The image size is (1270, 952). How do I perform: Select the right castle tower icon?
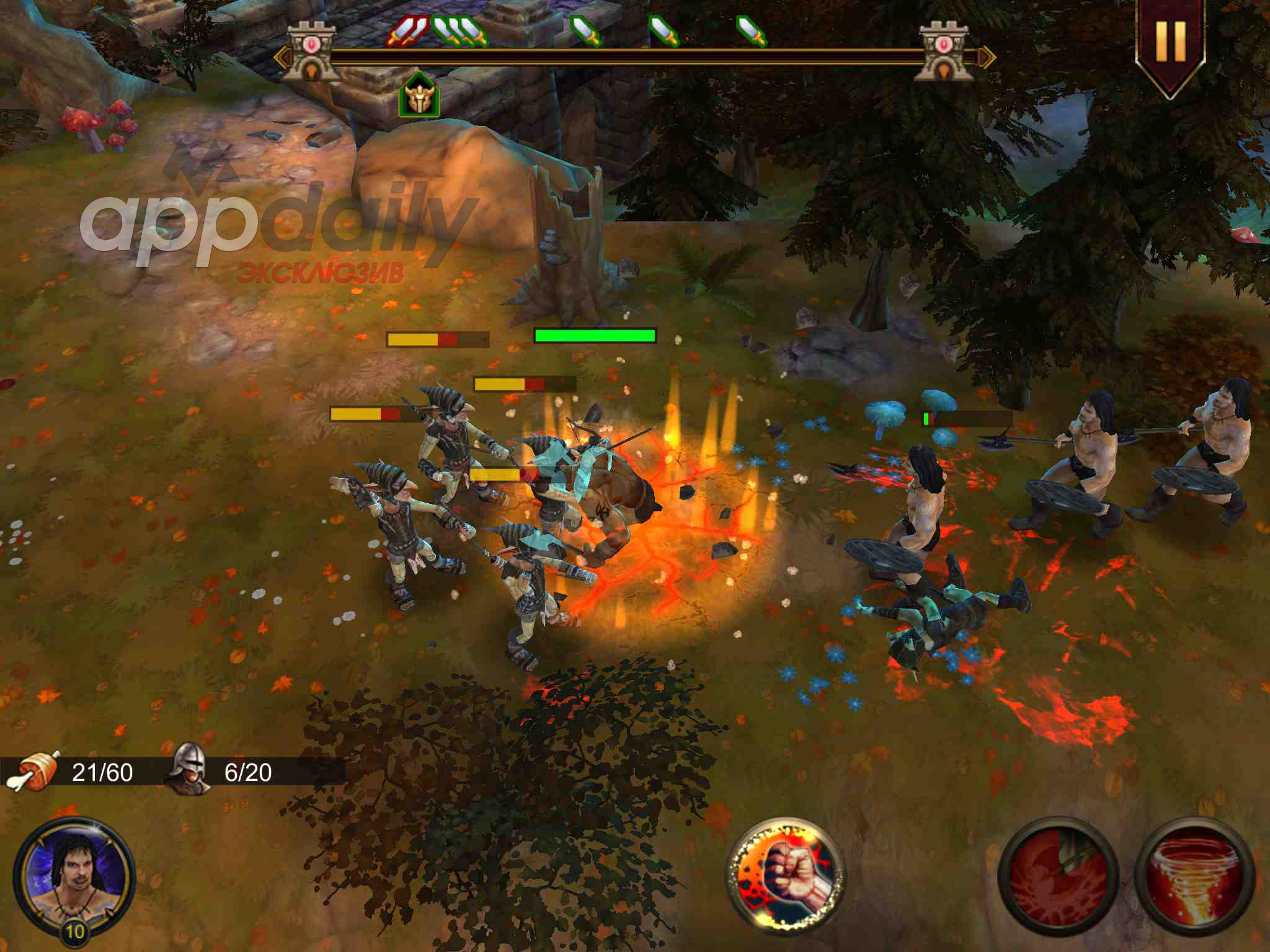[946, 52]
